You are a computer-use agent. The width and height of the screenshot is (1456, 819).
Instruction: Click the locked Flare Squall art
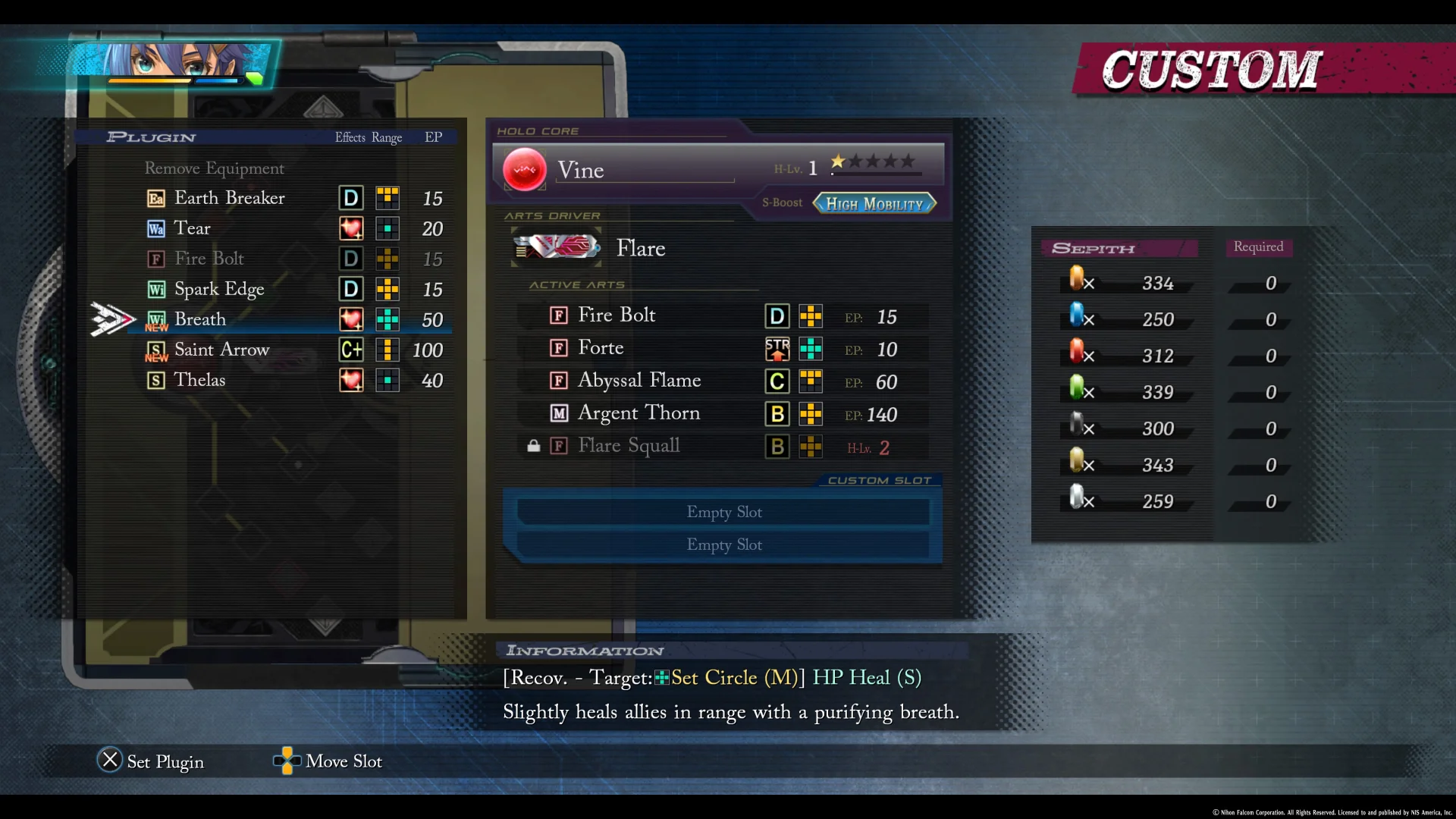point(629,446)
